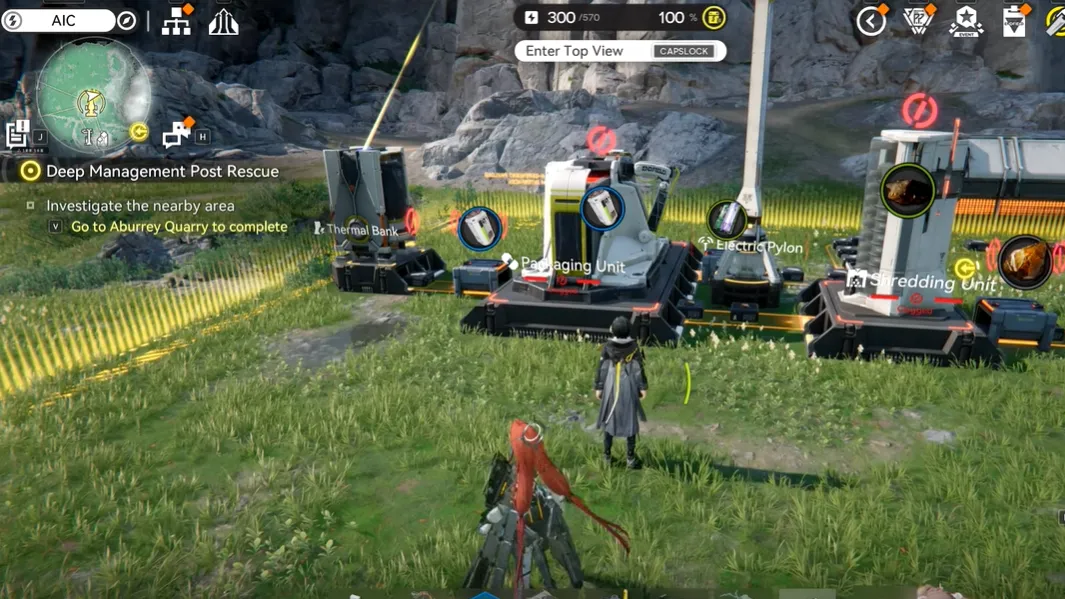Click the Packaging Unit label
Screen dimensions: 1065x599
pos(572,265)
